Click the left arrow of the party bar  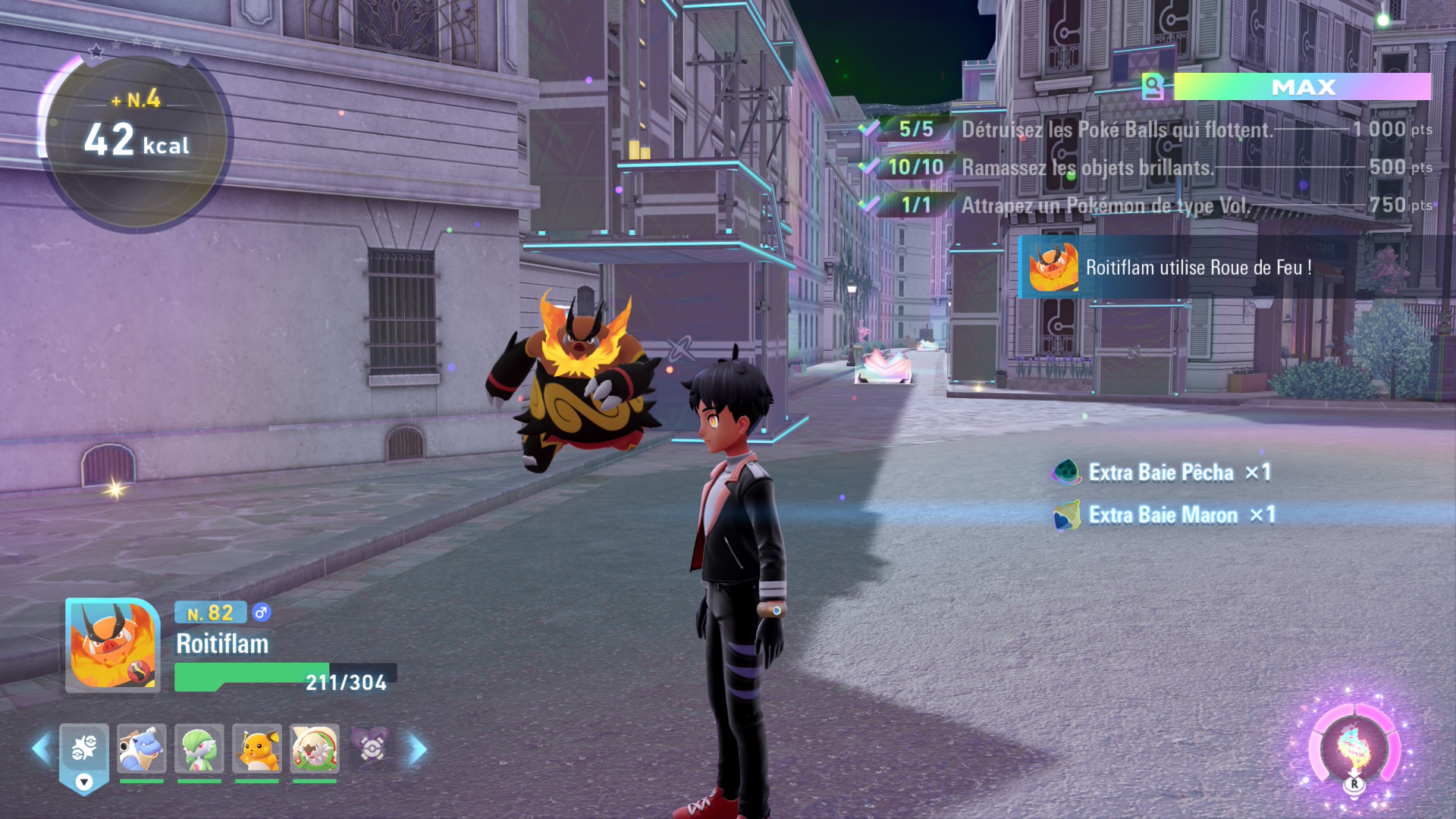(41, 749)
